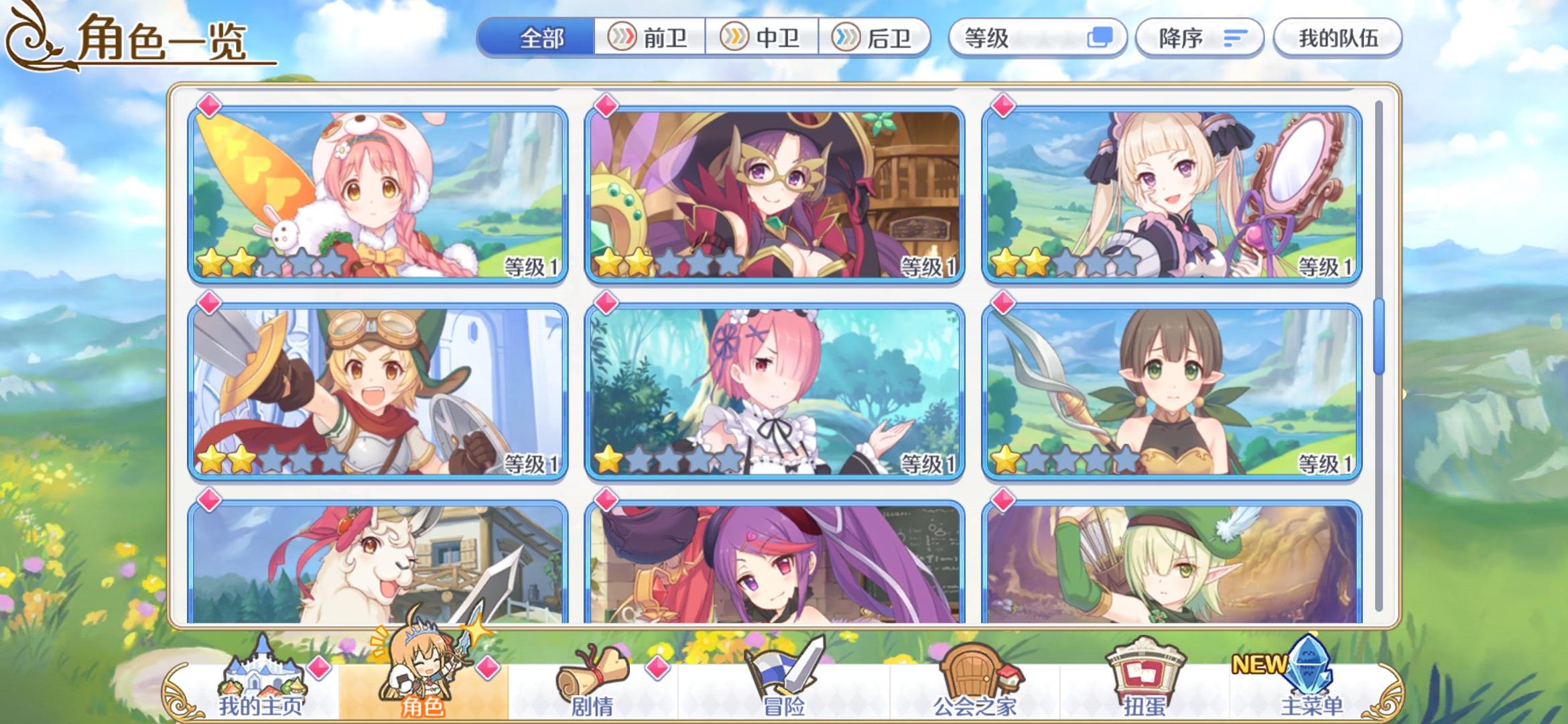Open the 我的队伍 my teams screen
1568x724 pixels.
pos(1337,38)
